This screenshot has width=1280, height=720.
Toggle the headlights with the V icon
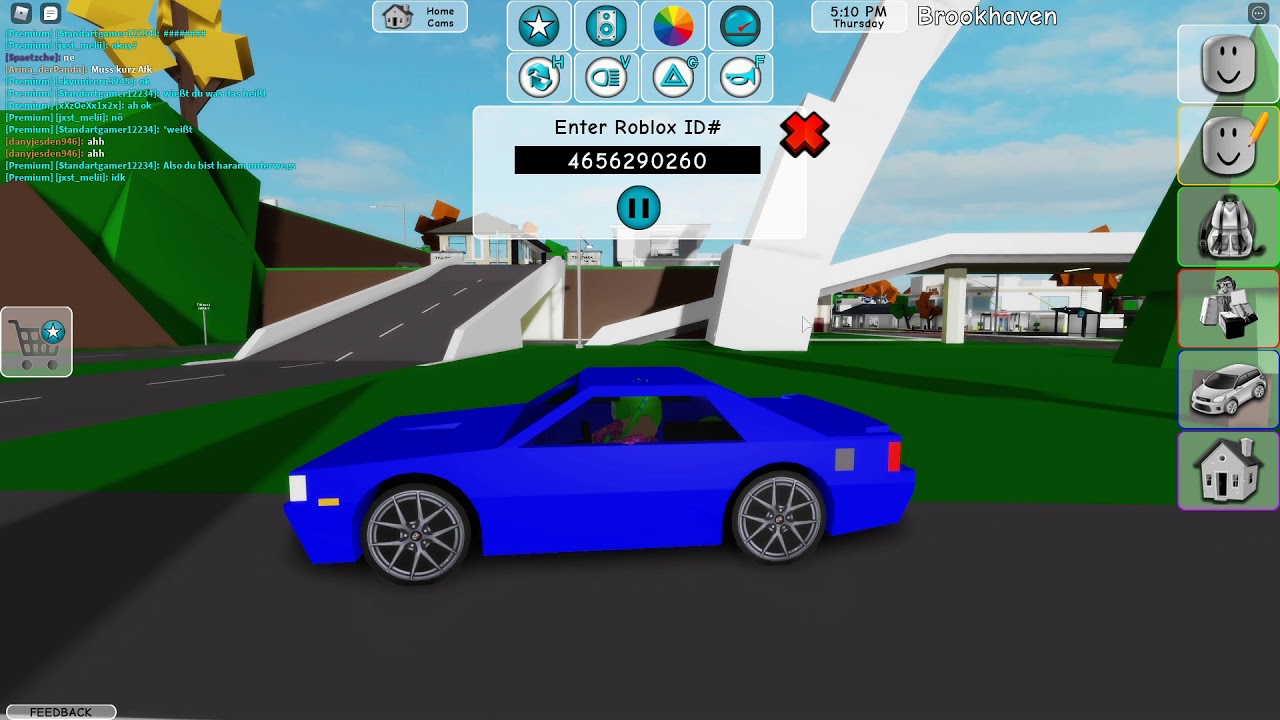[x=606, y=77]
